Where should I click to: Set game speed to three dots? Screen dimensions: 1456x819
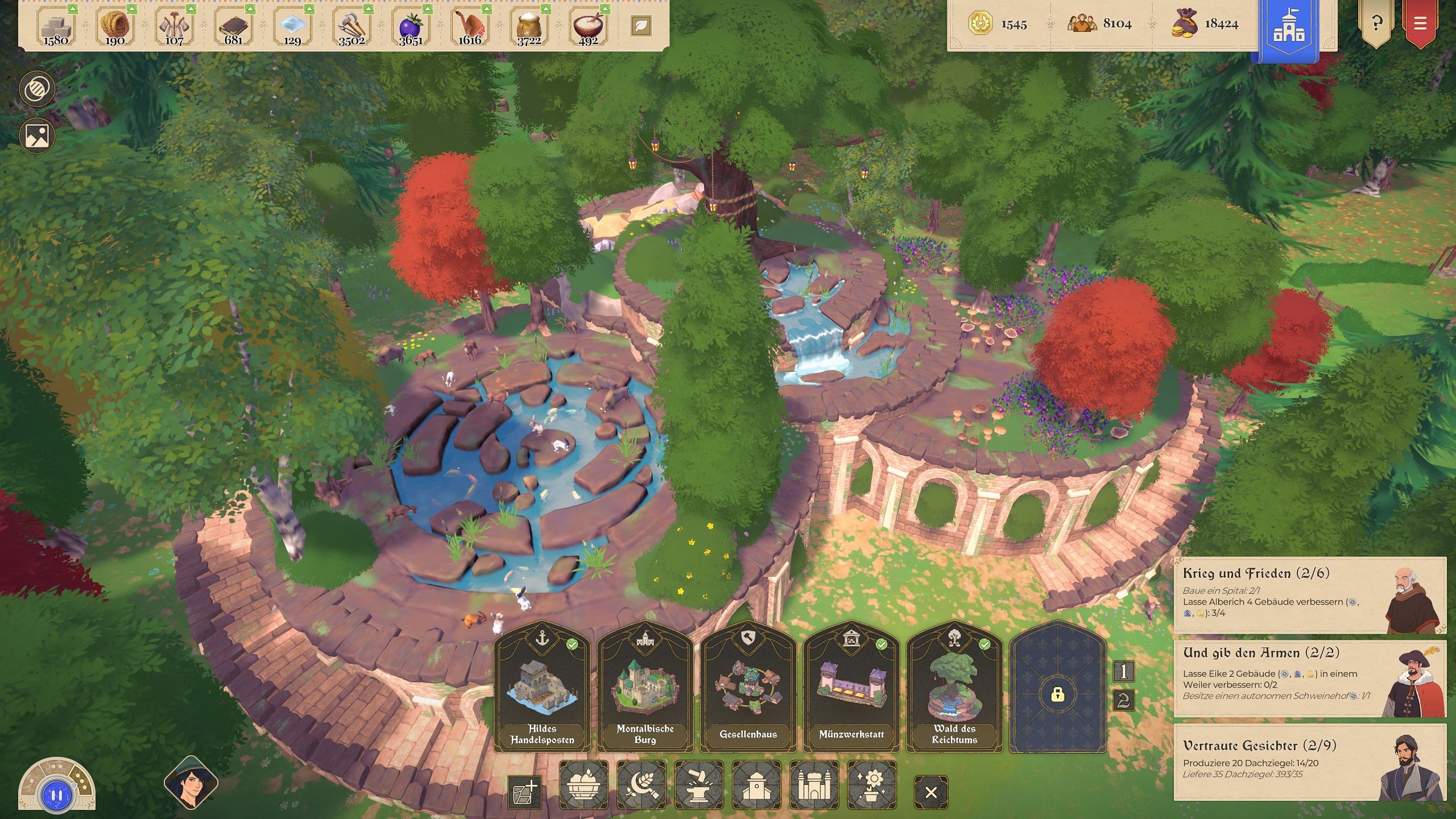click(81, 783)
